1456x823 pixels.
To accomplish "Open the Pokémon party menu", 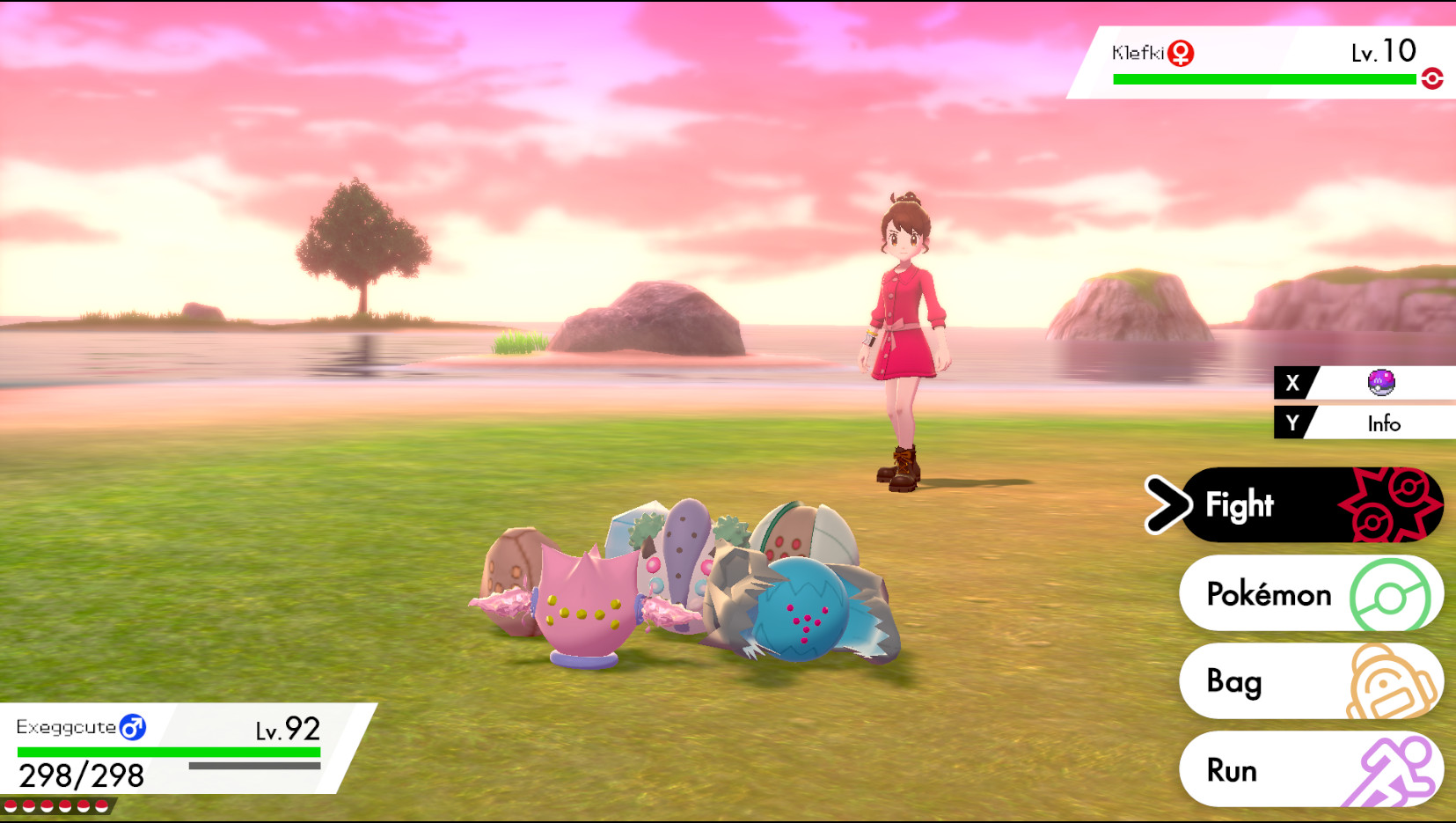I will 1269,595.
